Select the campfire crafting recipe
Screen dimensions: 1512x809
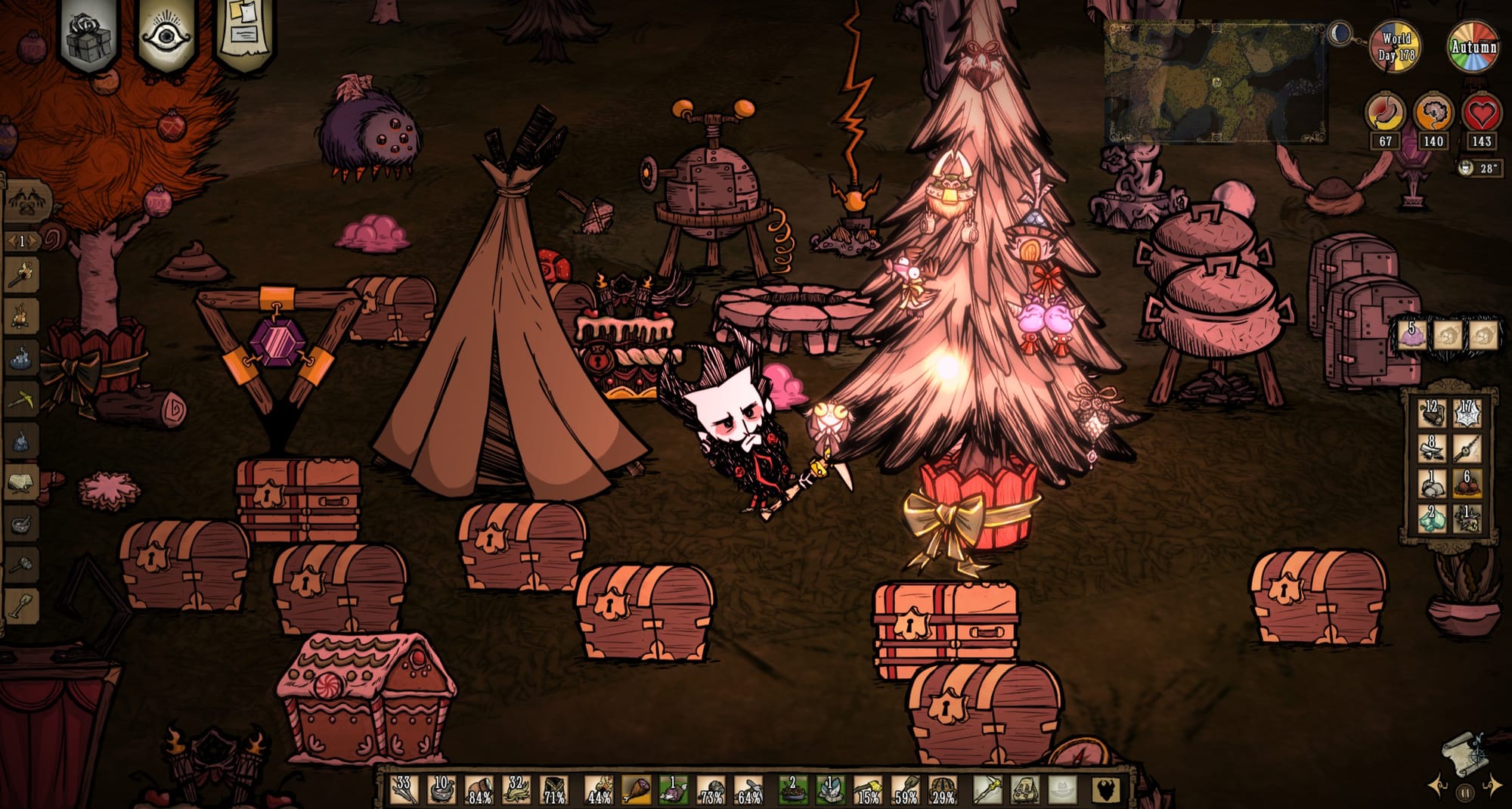click(x=21, y=316)
